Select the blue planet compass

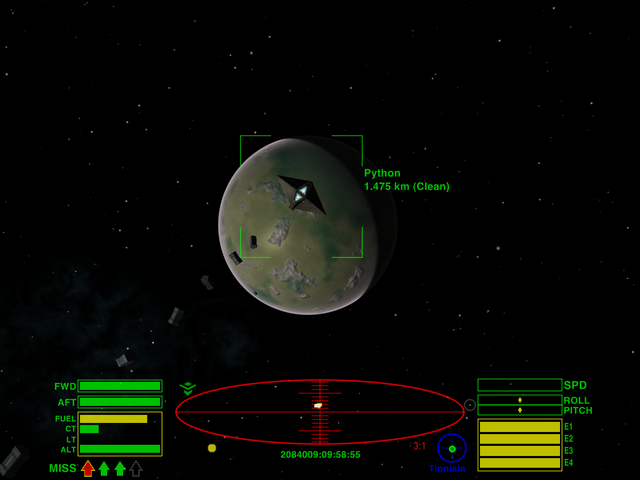[x=452, y=448]
